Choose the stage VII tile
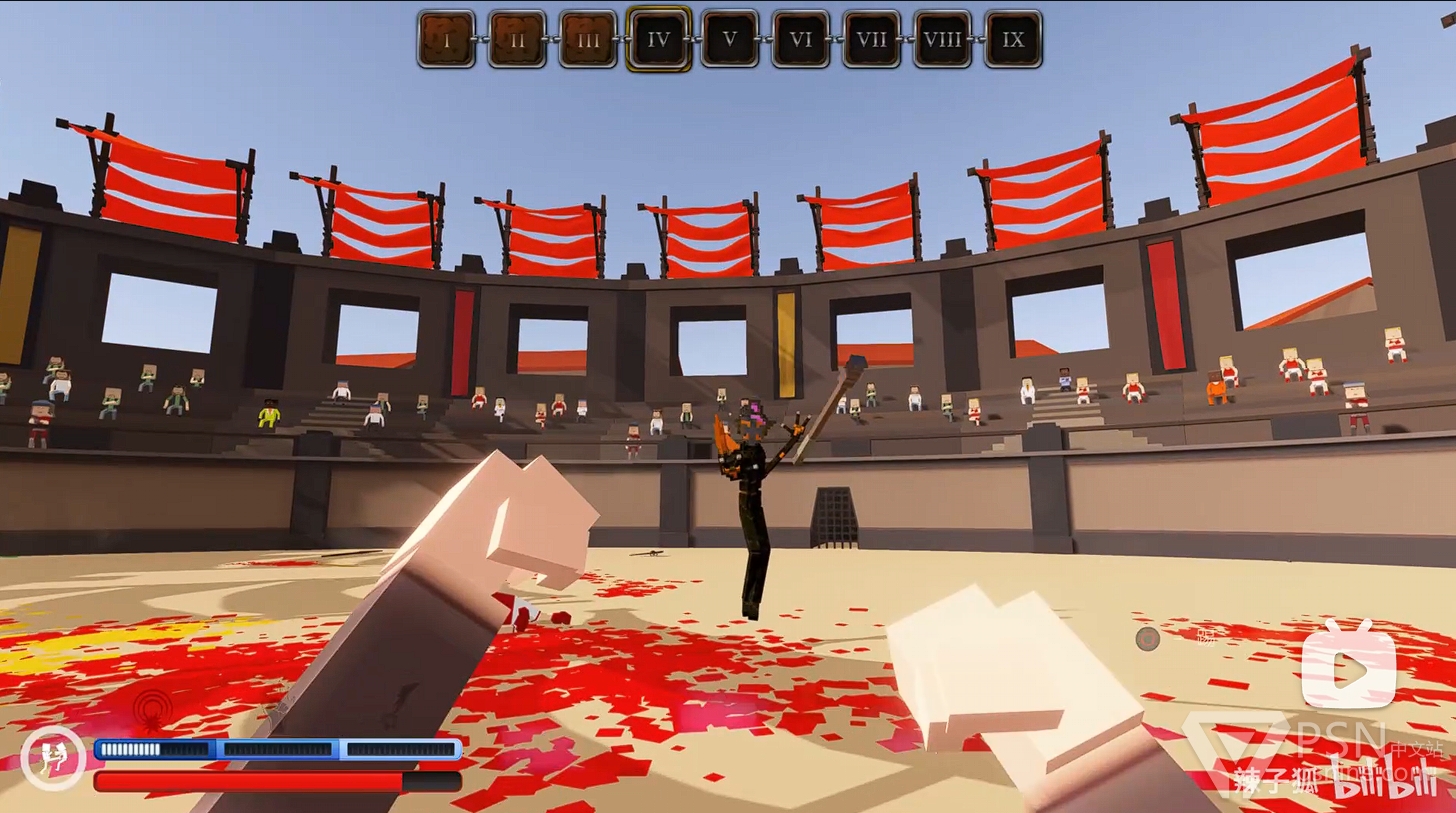This screenshot has width=1456, height=813. click(871, 39)
